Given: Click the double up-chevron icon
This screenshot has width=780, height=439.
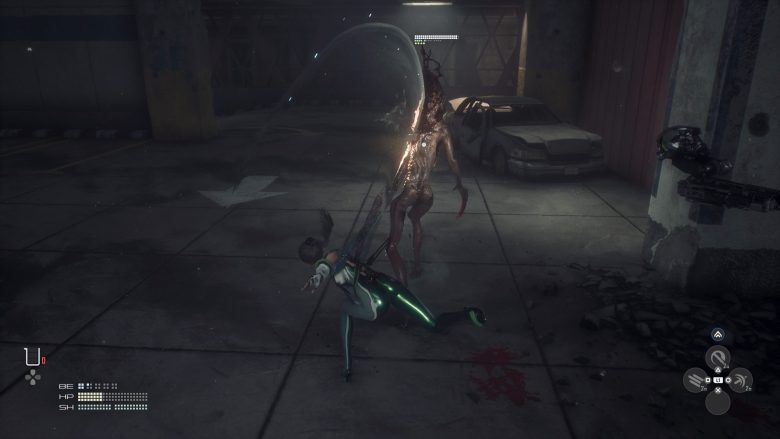Looking at the screenshot, I should coord(718,336).
